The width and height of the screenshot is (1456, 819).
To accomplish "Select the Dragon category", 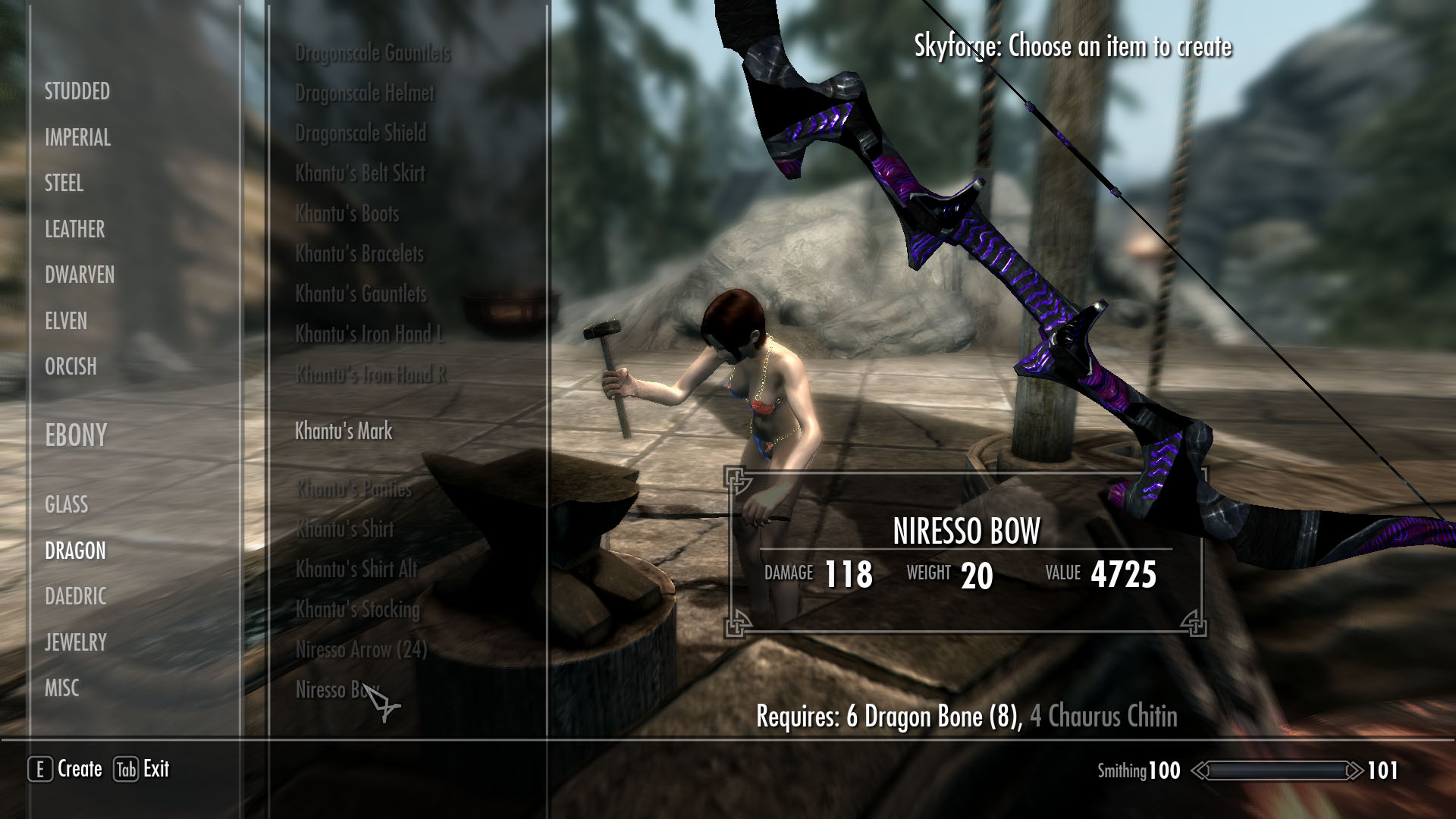I will pyautogui.click(x=75, y=551).
